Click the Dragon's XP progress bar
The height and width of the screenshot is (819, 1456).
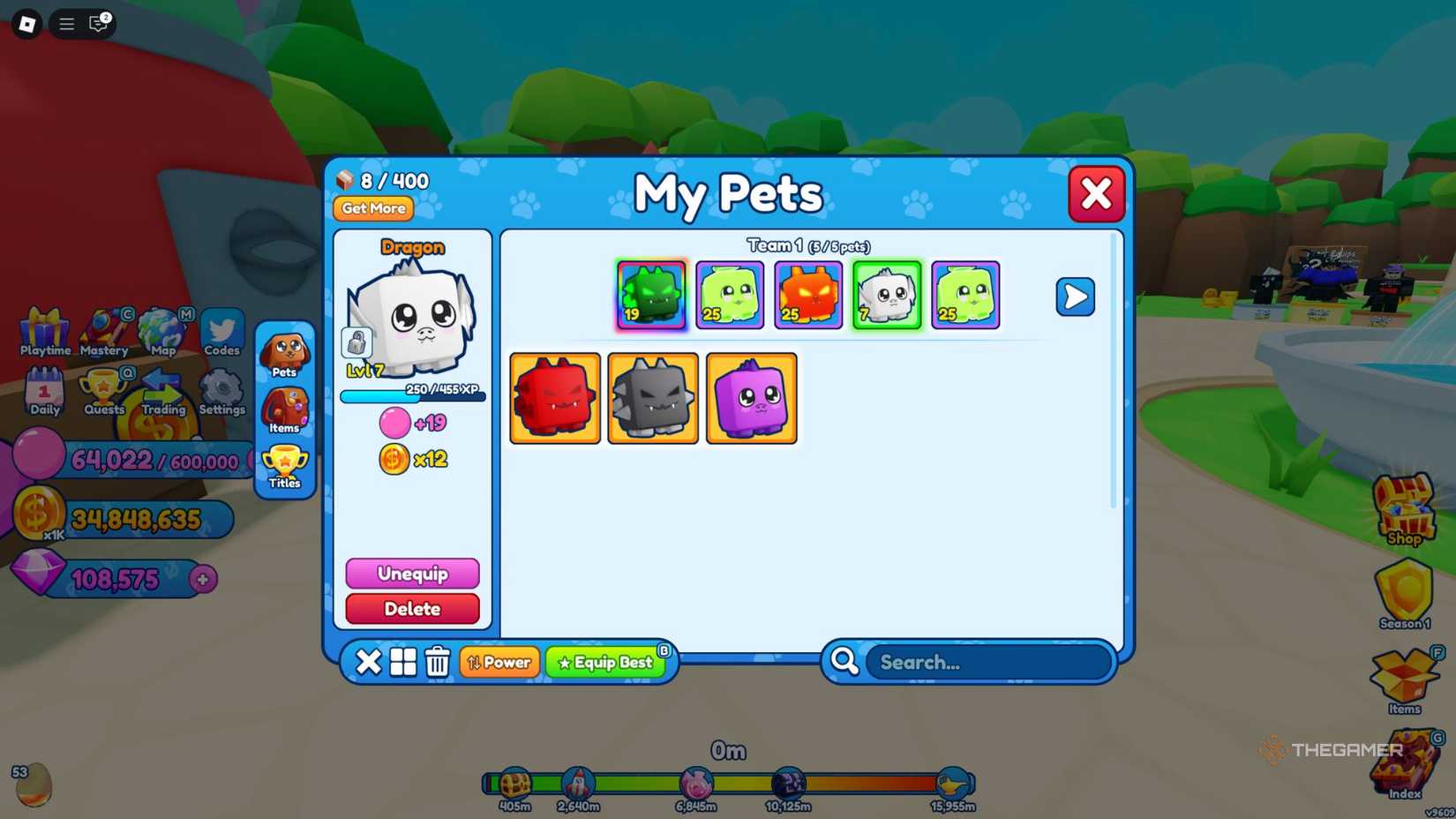[412, 396]
